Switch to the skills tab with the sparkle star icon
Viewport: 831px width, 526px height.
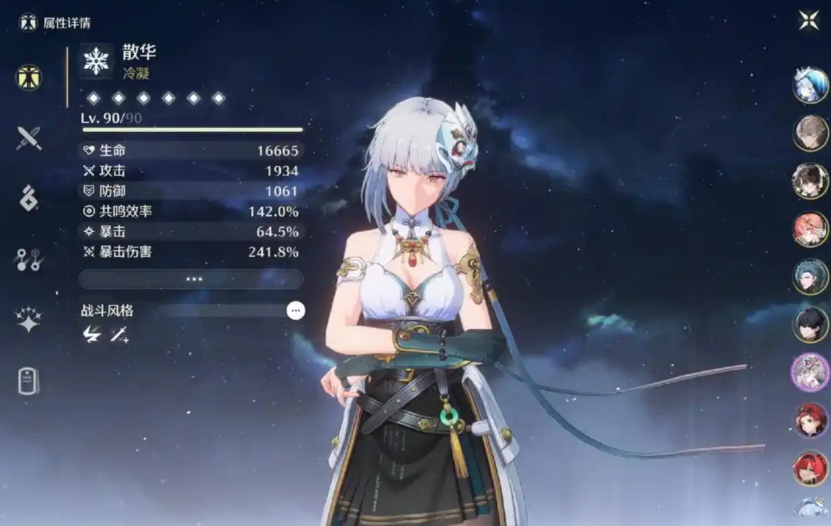29,320
